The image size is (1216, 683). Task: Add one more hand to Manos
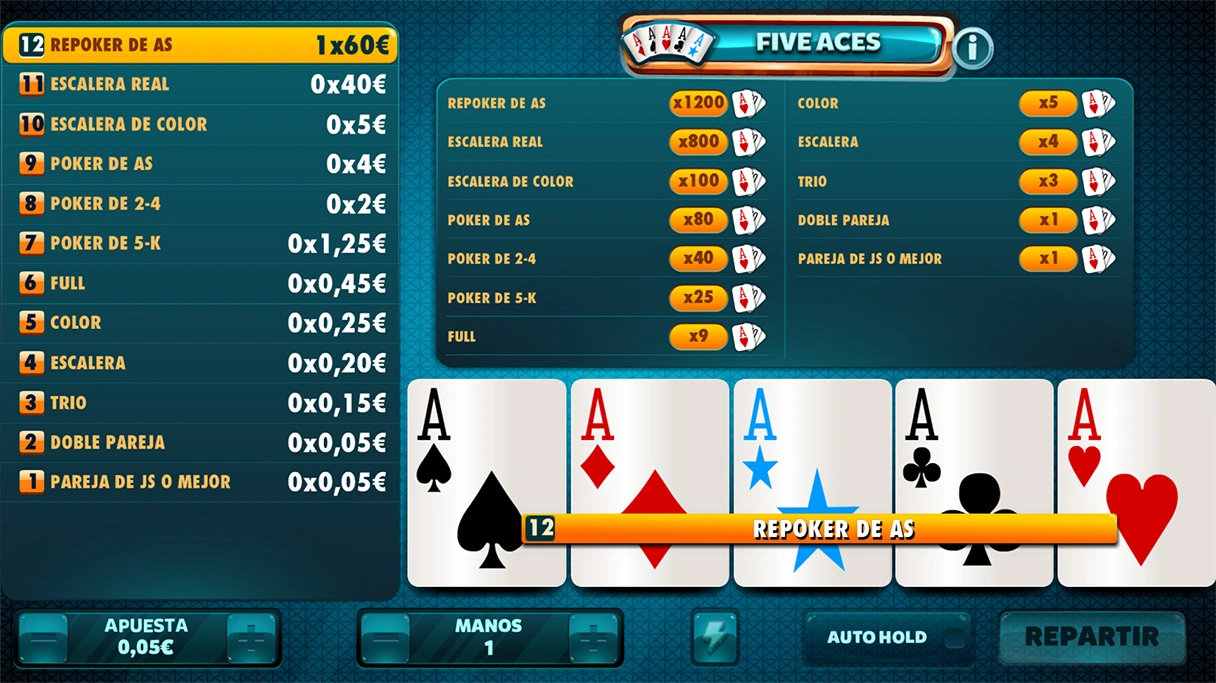tap(593, 637)
